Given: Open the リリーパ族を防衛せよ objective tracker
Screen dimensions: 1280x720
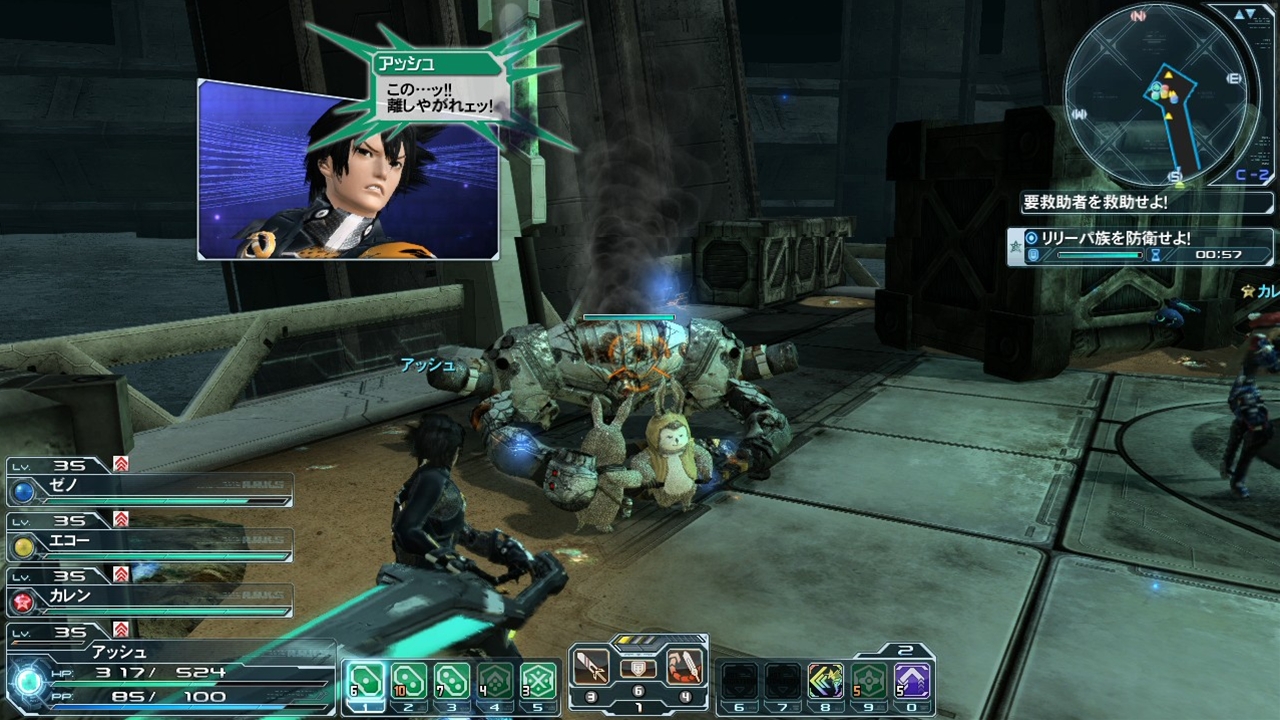Looking at the screenshot, I should click(x=1141, y=246).
